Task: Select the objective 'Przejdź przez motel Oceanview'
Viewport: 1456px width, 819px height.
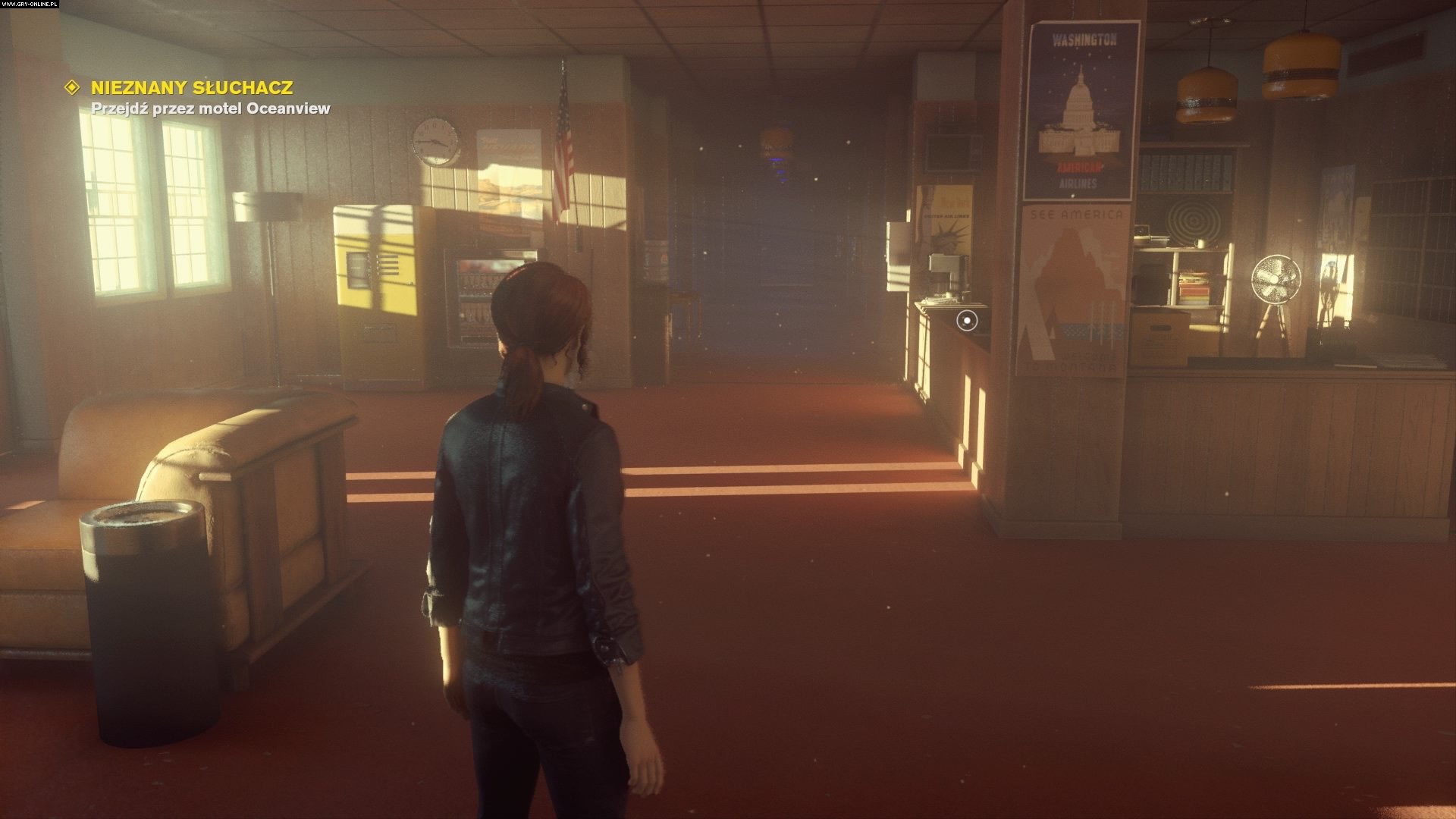Action: click(x=210, y=108)
